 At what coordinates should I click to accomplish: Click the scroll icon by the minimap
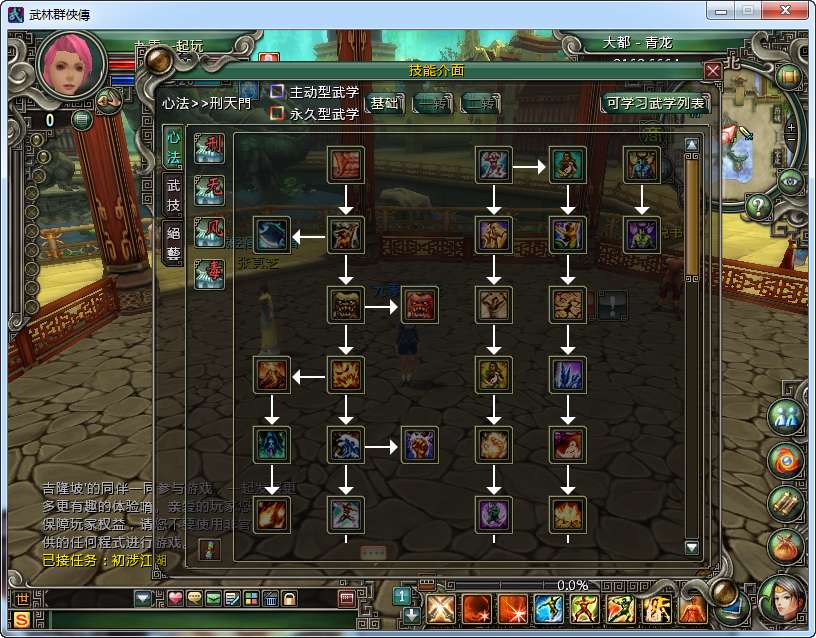pos(788,76)
